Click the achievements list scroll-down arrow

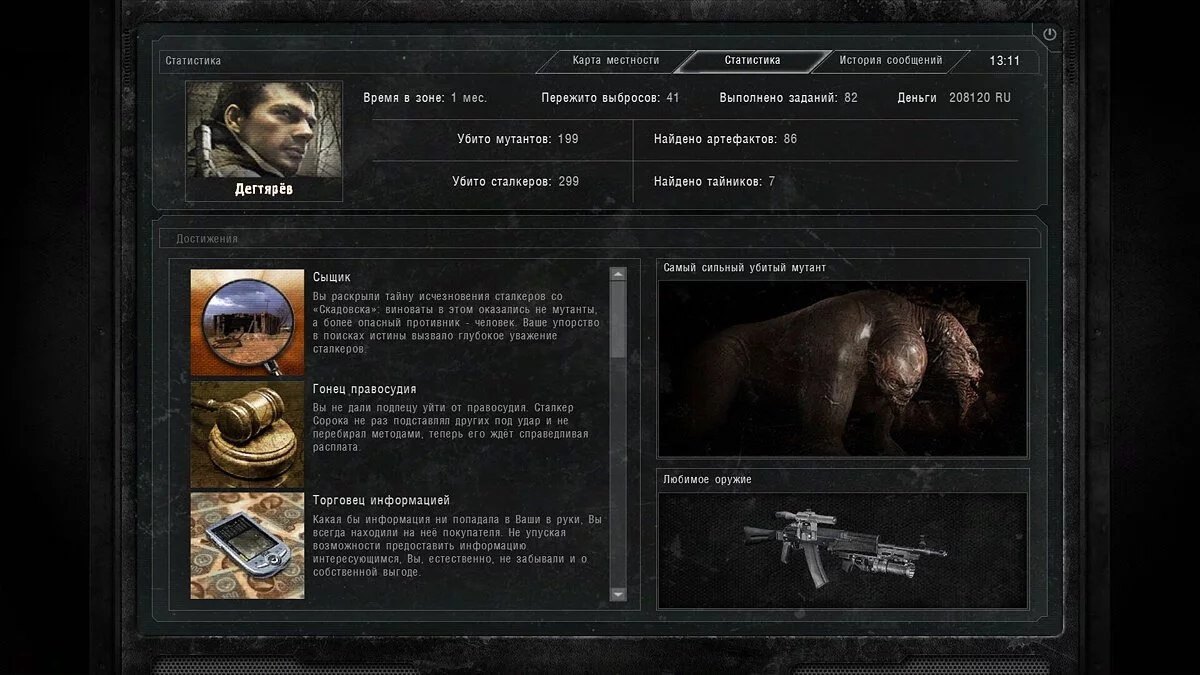(618, 594)
